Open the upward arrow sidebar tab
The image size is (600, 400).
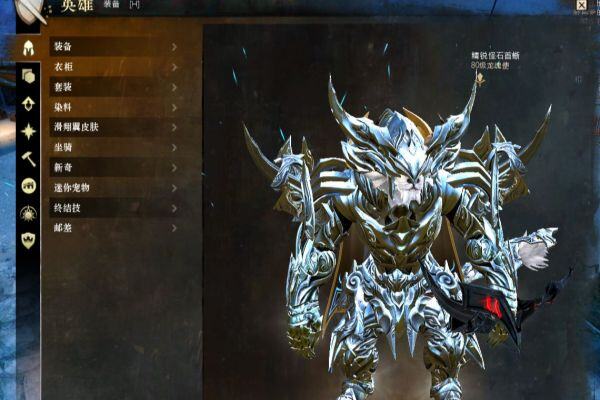[x=28, y=103]
